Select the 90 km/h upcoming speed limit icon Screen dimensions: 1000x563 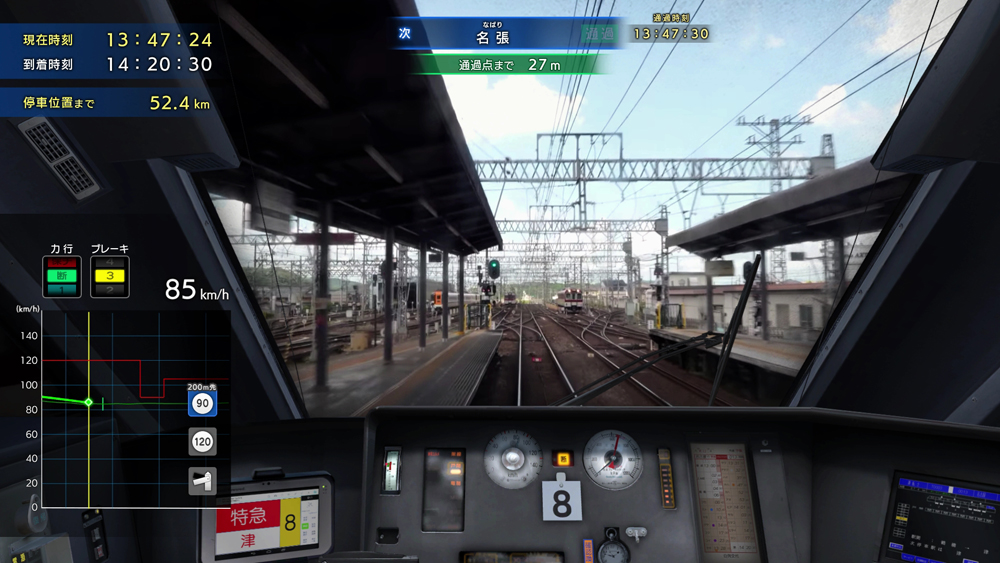[202, 404]
